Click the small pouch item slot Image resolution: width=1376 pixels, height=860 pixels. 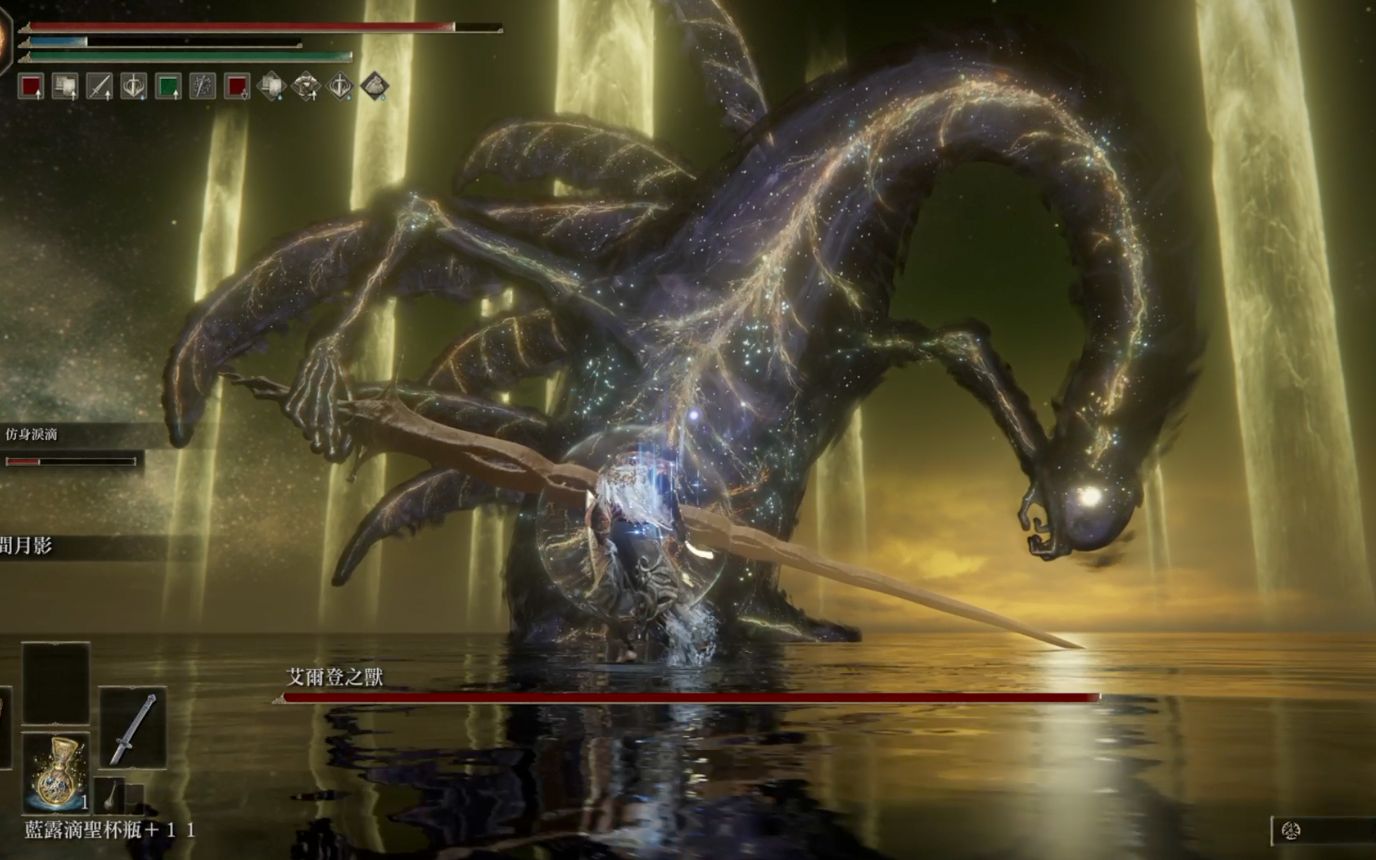(110, 795)
